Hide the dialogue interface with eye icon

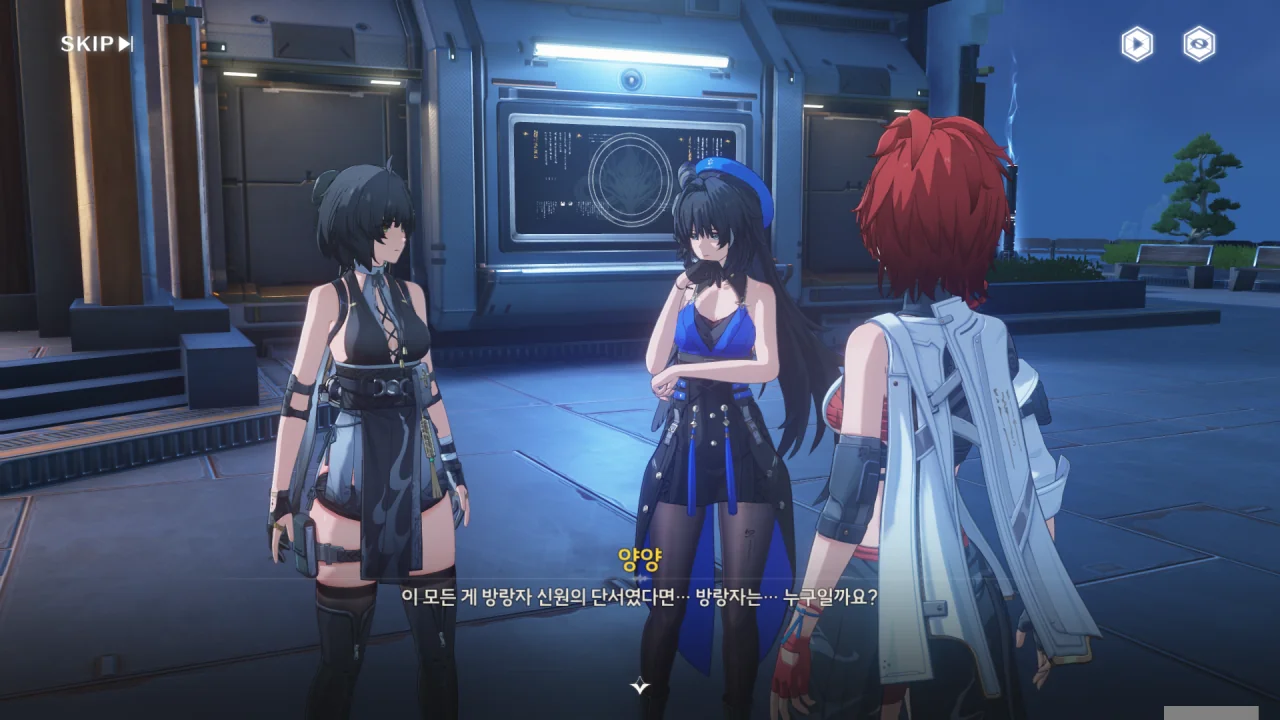click(1199, 44)
